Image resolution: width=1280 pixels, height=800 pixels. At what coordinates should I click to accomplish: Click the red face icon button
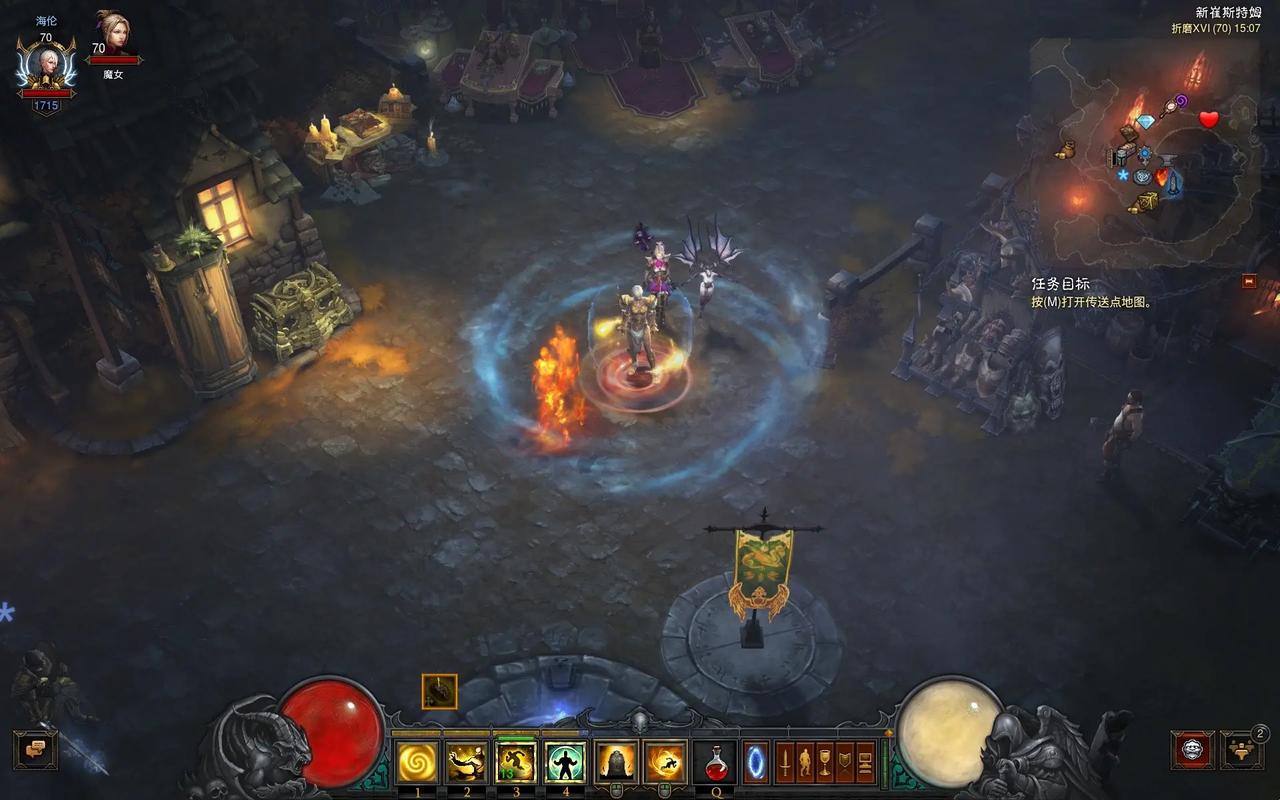(1192, 750)
